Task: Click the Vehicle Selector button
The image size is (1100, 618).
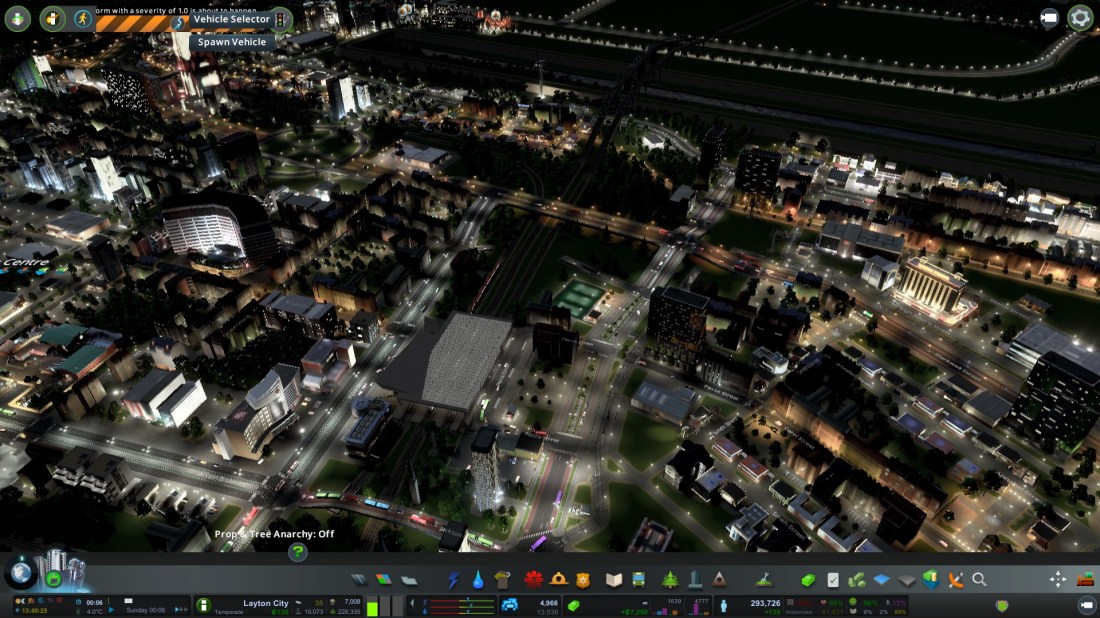Action: tap(231, 19)
